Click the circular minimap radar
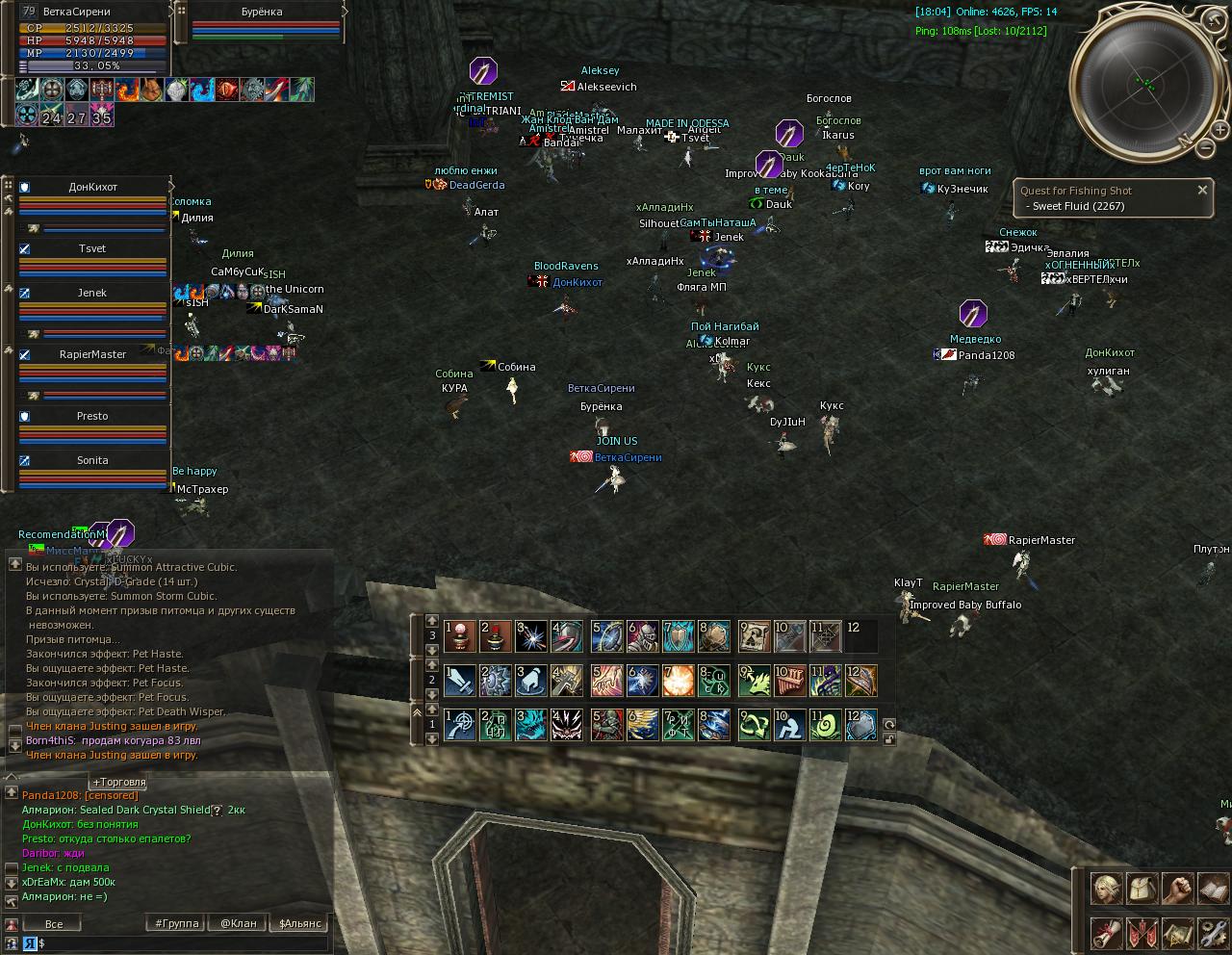This screenshot has height=955, width=1232. coord(1145,82)
